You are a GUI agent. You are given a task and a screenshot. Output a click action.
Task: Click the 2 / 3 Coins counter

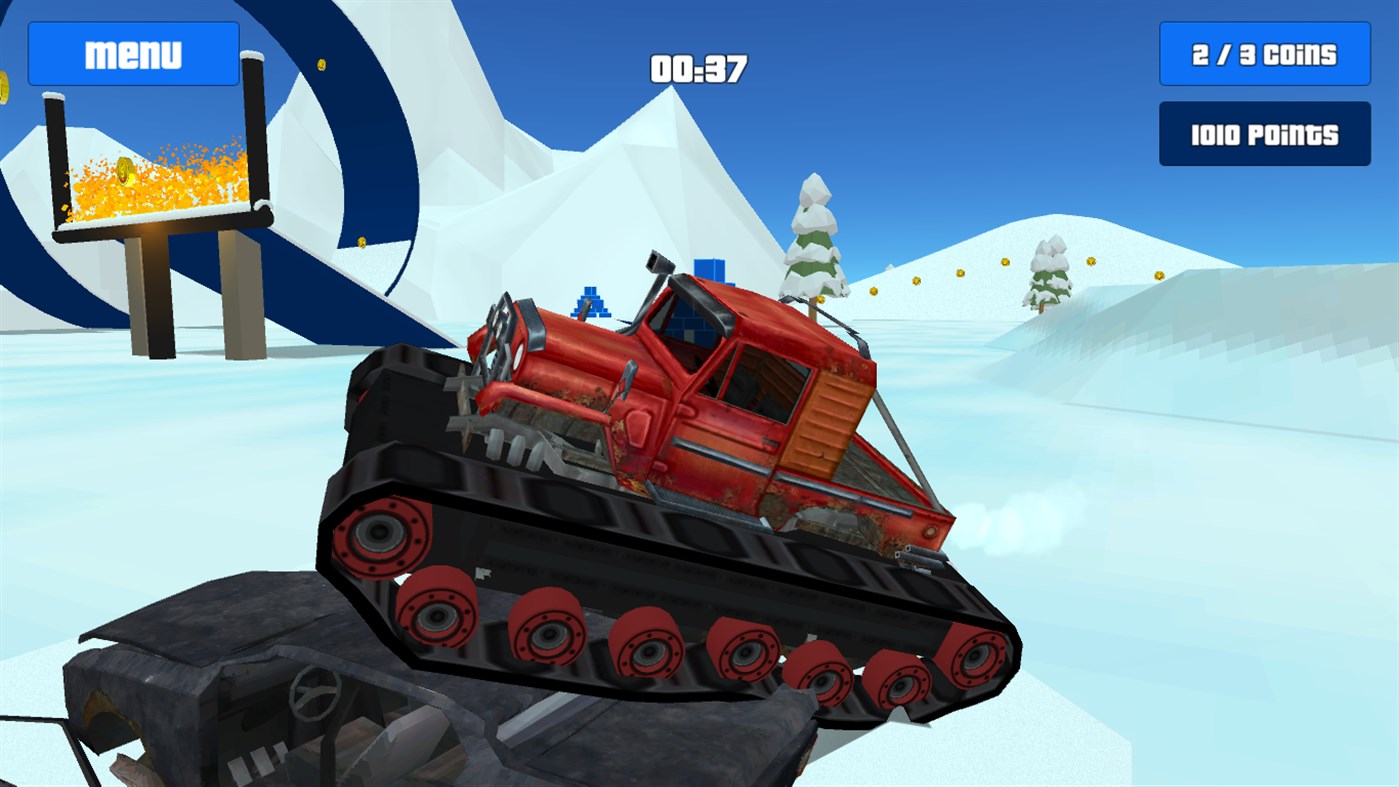click(1263, 52)
